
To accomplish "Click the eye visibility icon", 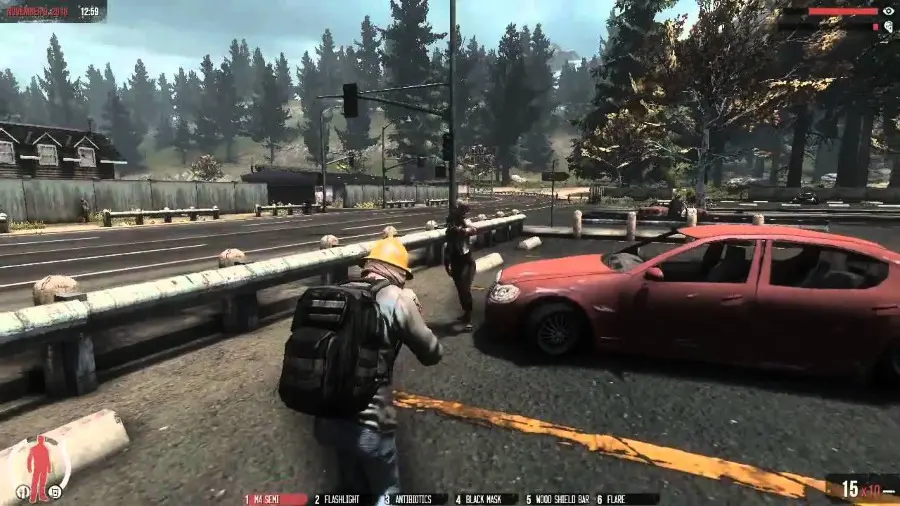I will [x=888, y=11].
